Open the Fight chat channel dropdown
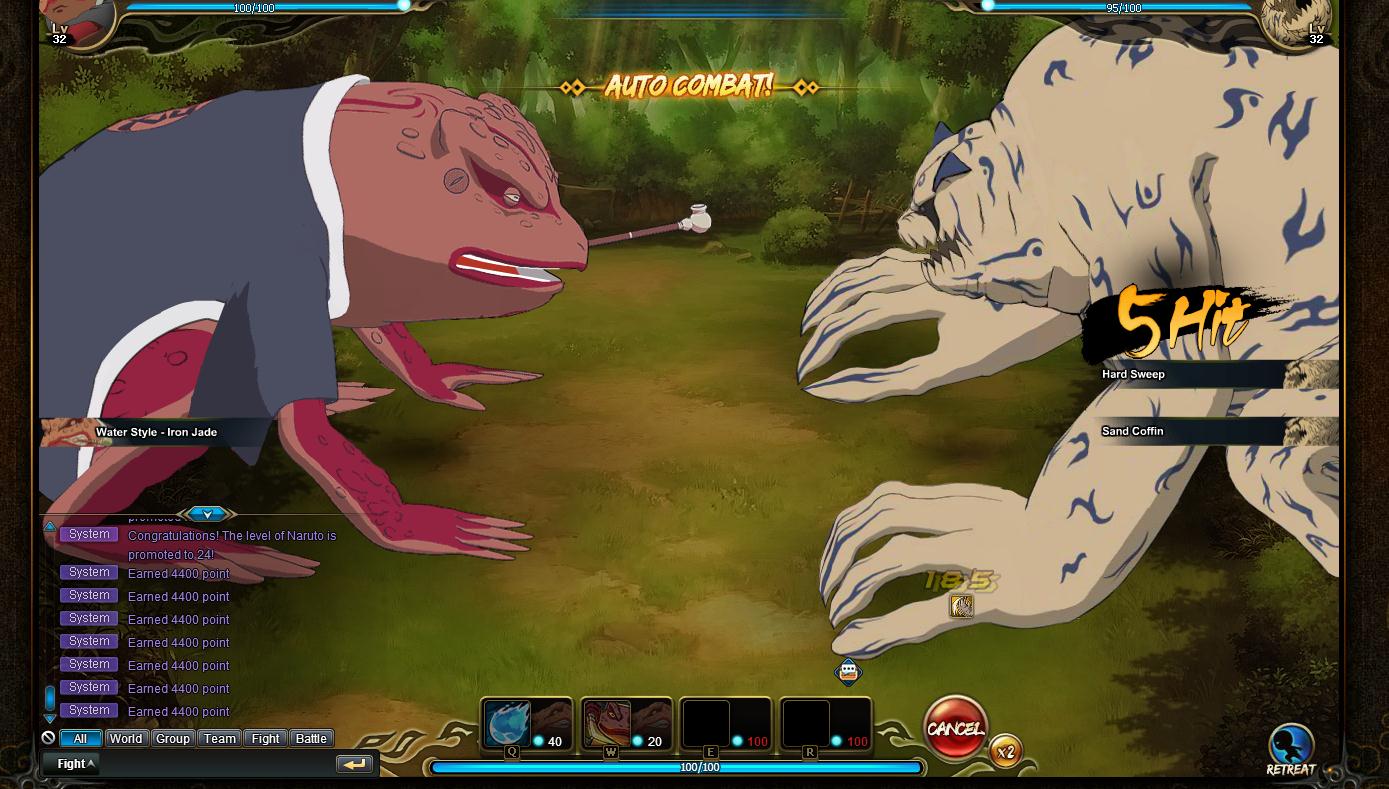Screen dimensions: 1389x789 point(75,764)
